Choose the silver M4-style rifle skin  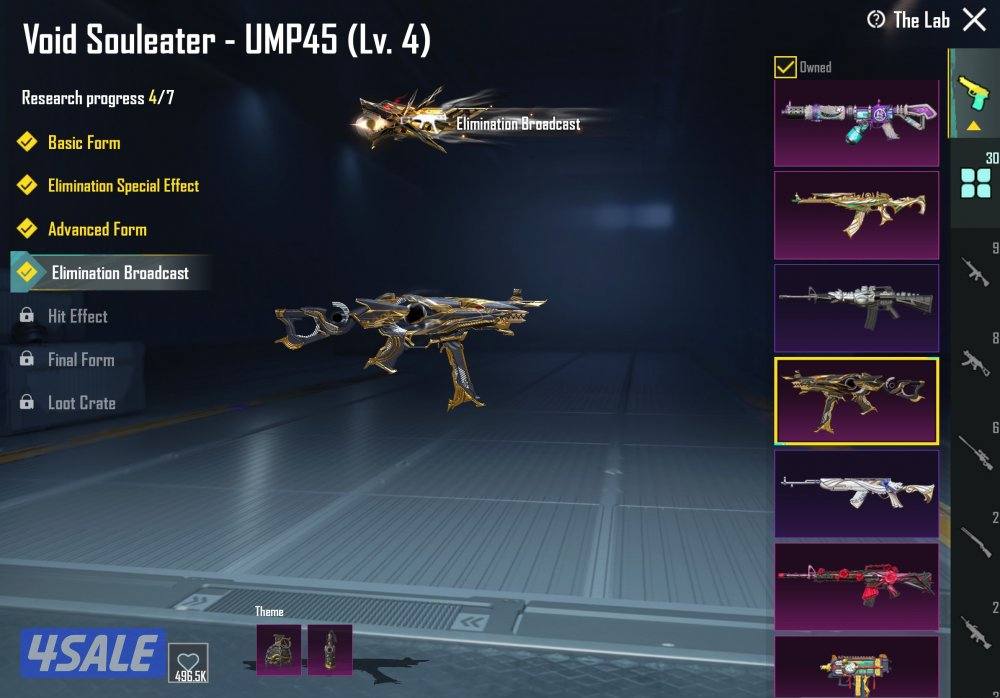(856, 308)
